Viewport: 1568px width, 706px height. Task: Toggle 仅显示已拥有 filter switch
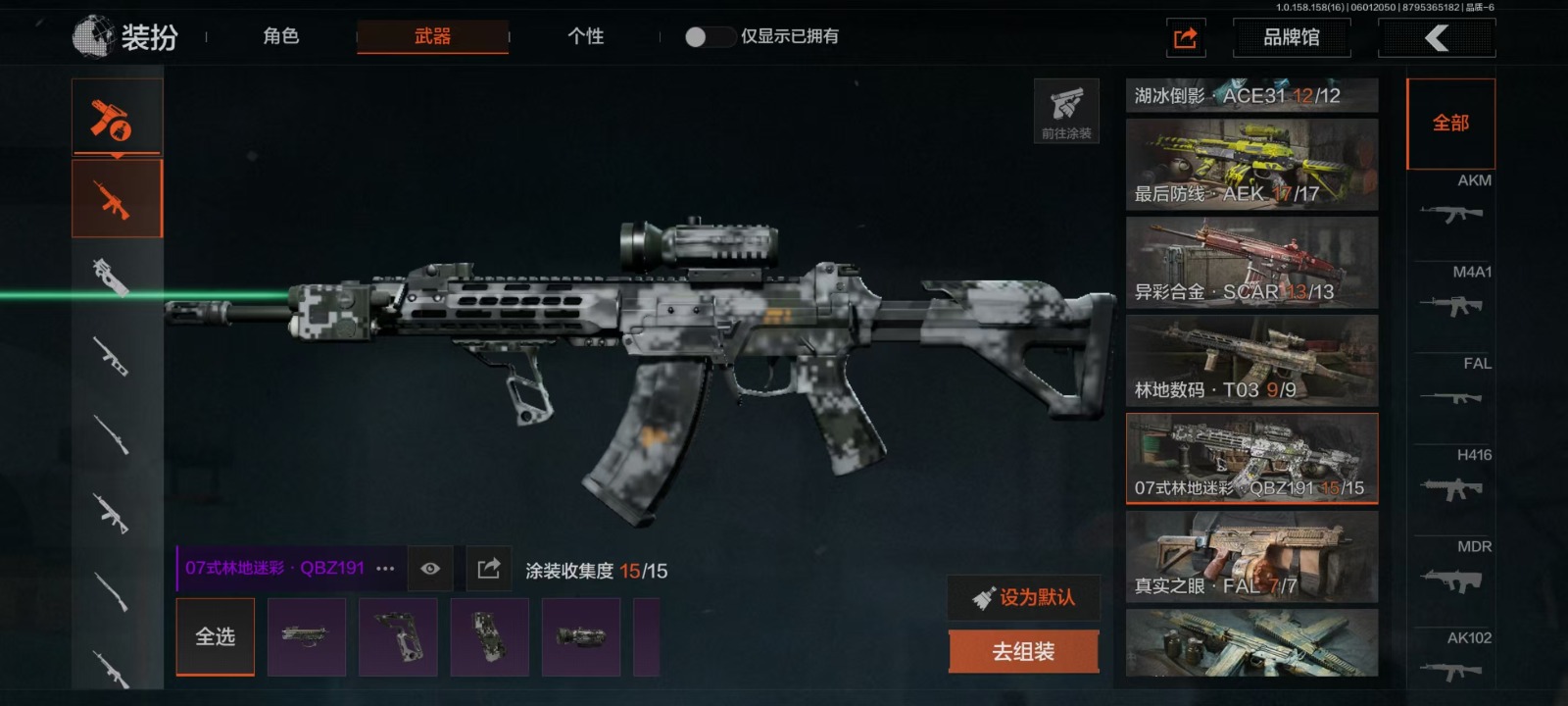coord(709,37)
